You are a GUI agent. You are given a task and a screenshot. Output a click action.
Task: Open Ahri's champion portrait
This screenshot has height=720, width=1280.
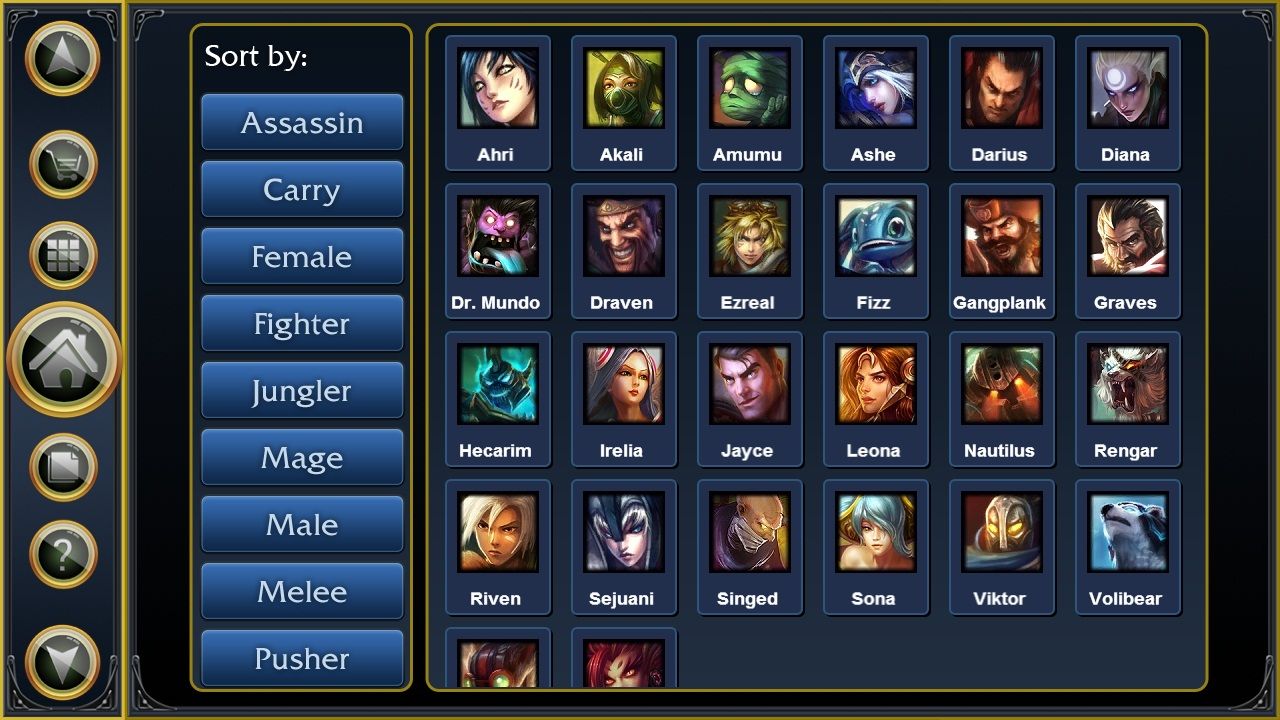(497, 89)
